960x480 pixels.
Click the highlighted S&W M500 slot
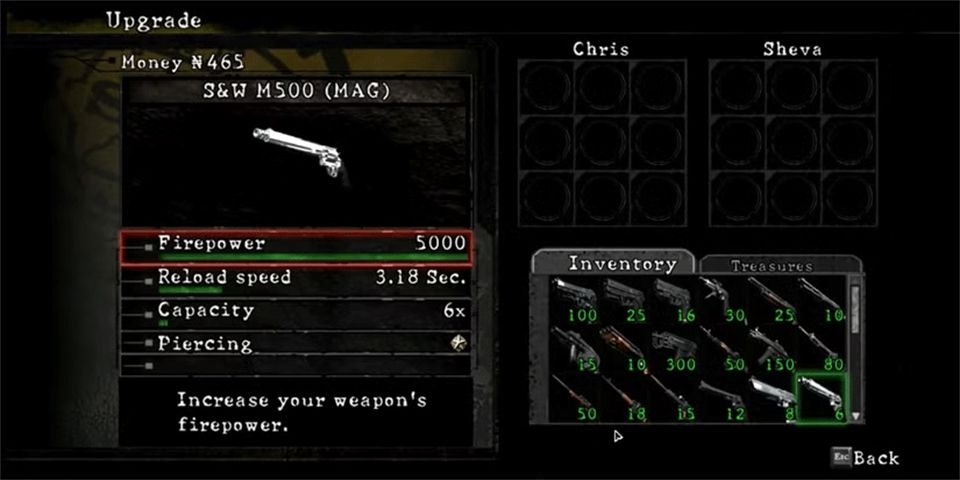(821, 397)
